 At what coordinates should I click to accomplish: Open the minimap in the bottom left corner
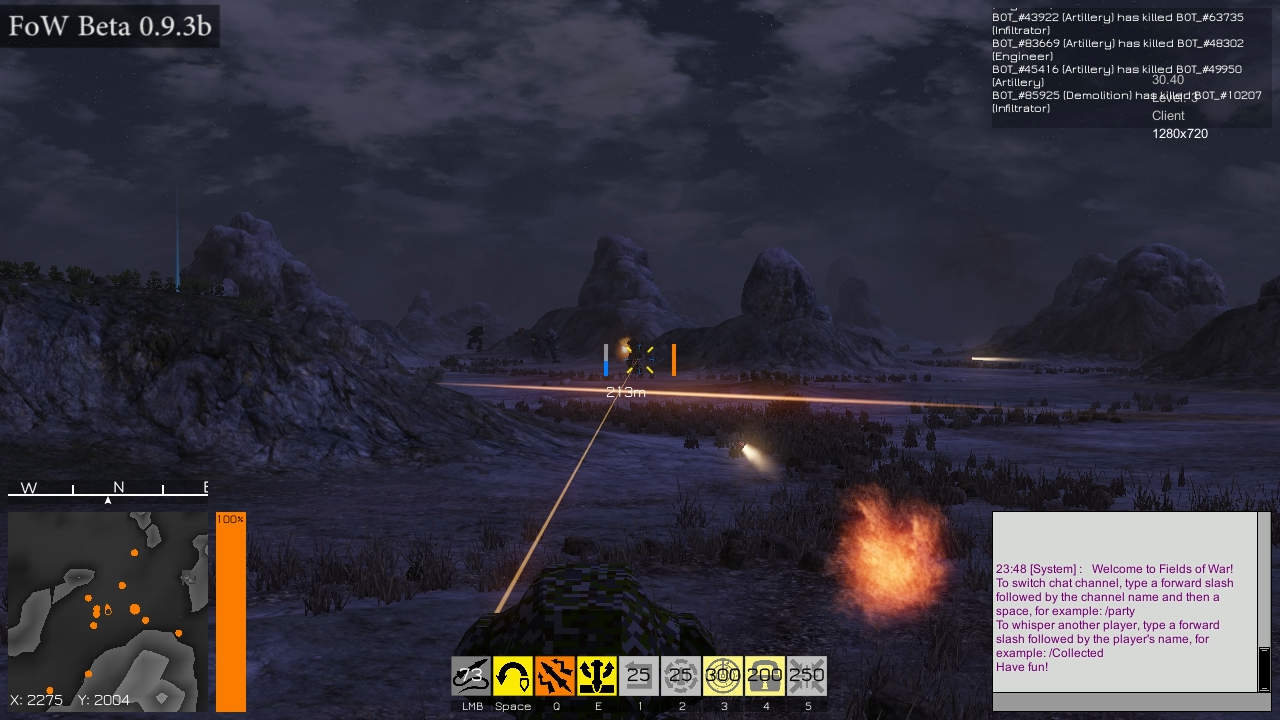tap(106, 610)
